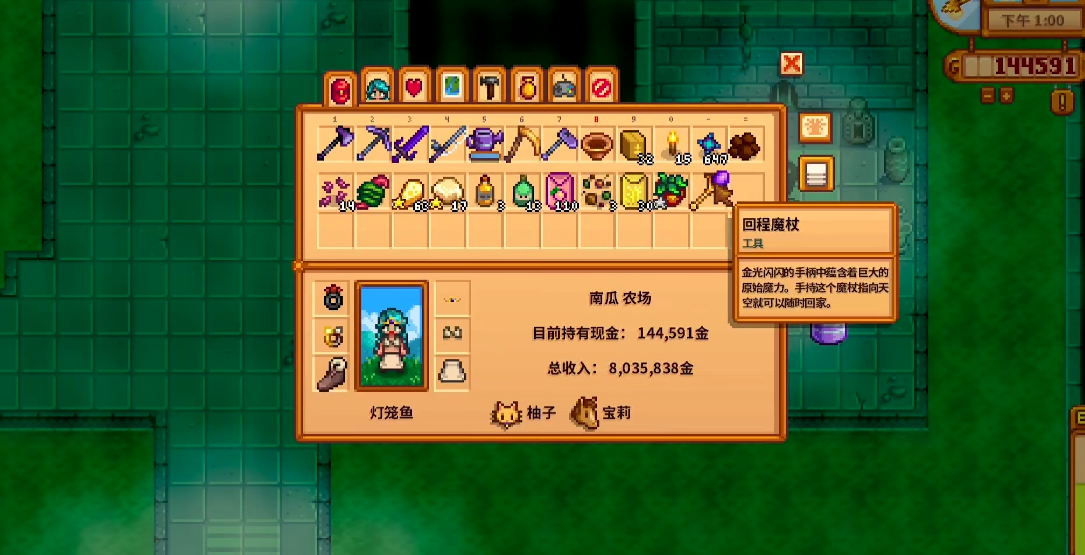
Task: Select the fishing rod slot
Action: click(522, 145)
